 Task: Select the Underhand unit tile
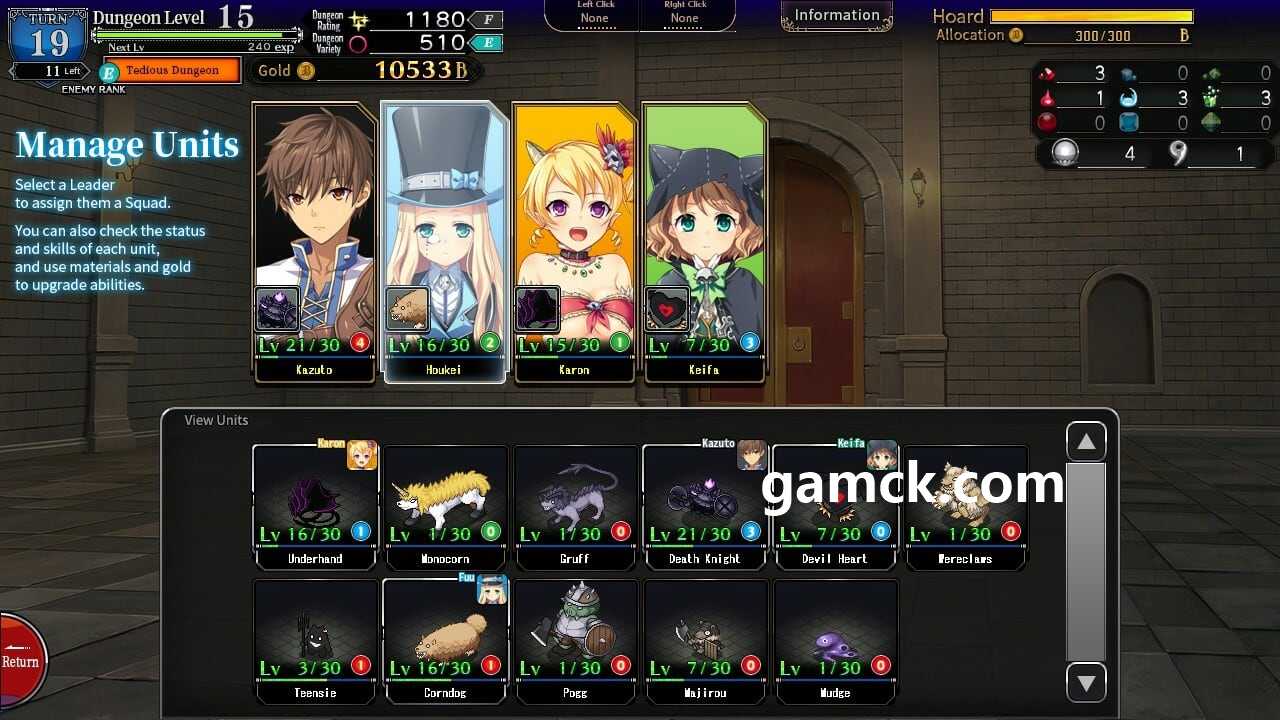[315, 507]
